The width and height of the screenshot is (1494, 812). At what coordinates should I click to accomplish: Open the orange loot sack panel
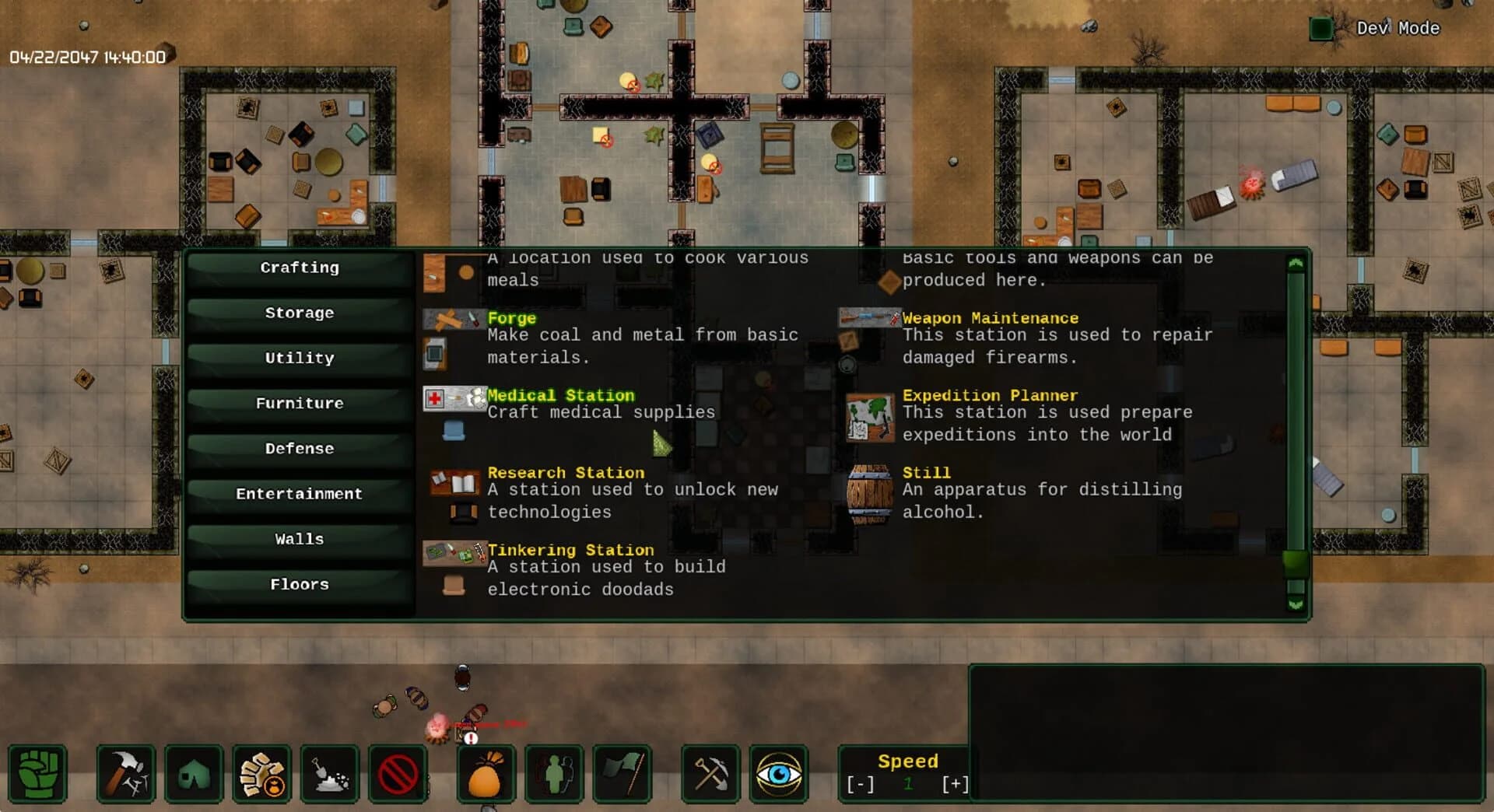click(x=484, y=774)
